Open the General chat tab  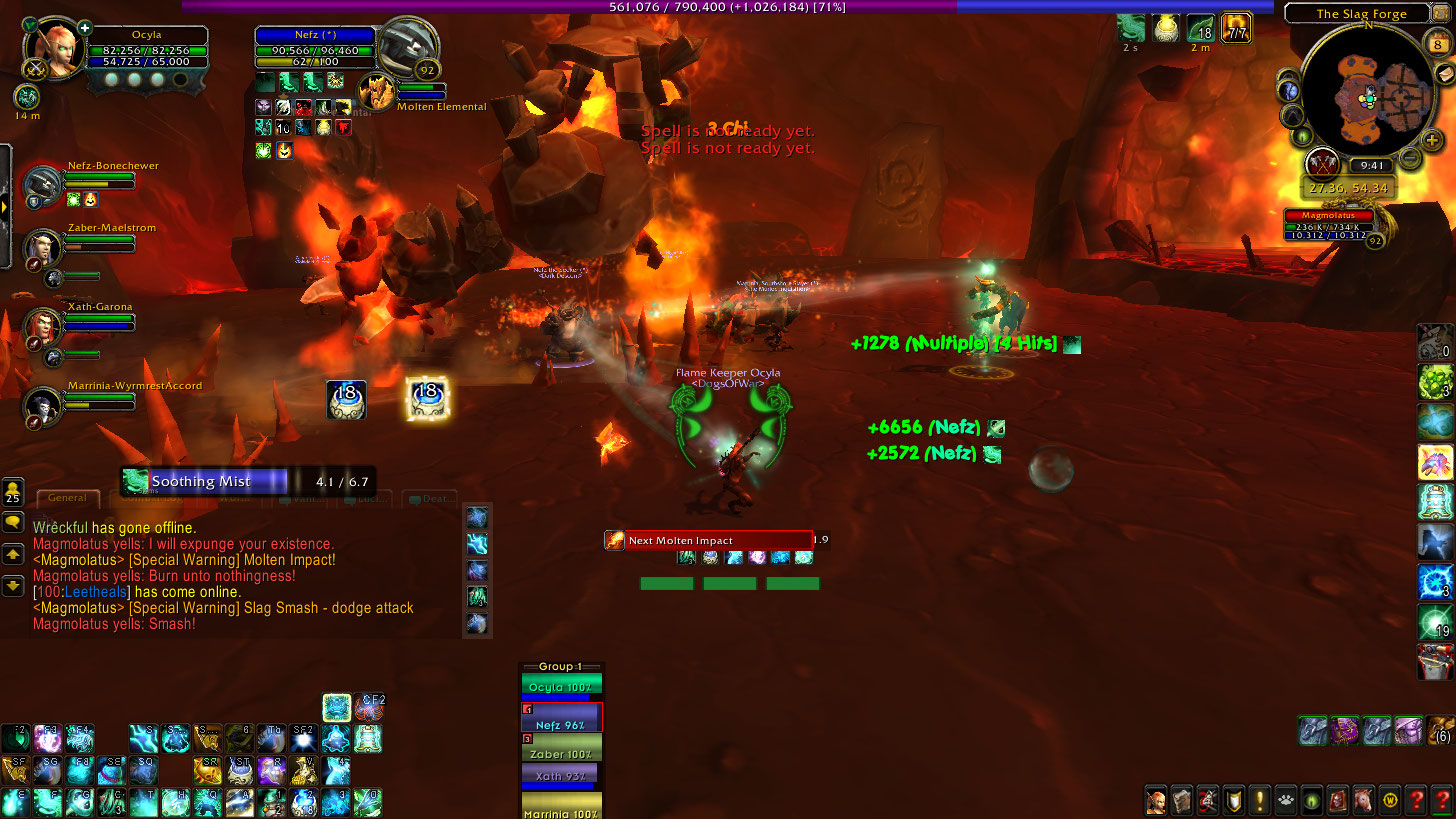coord(68,497)
